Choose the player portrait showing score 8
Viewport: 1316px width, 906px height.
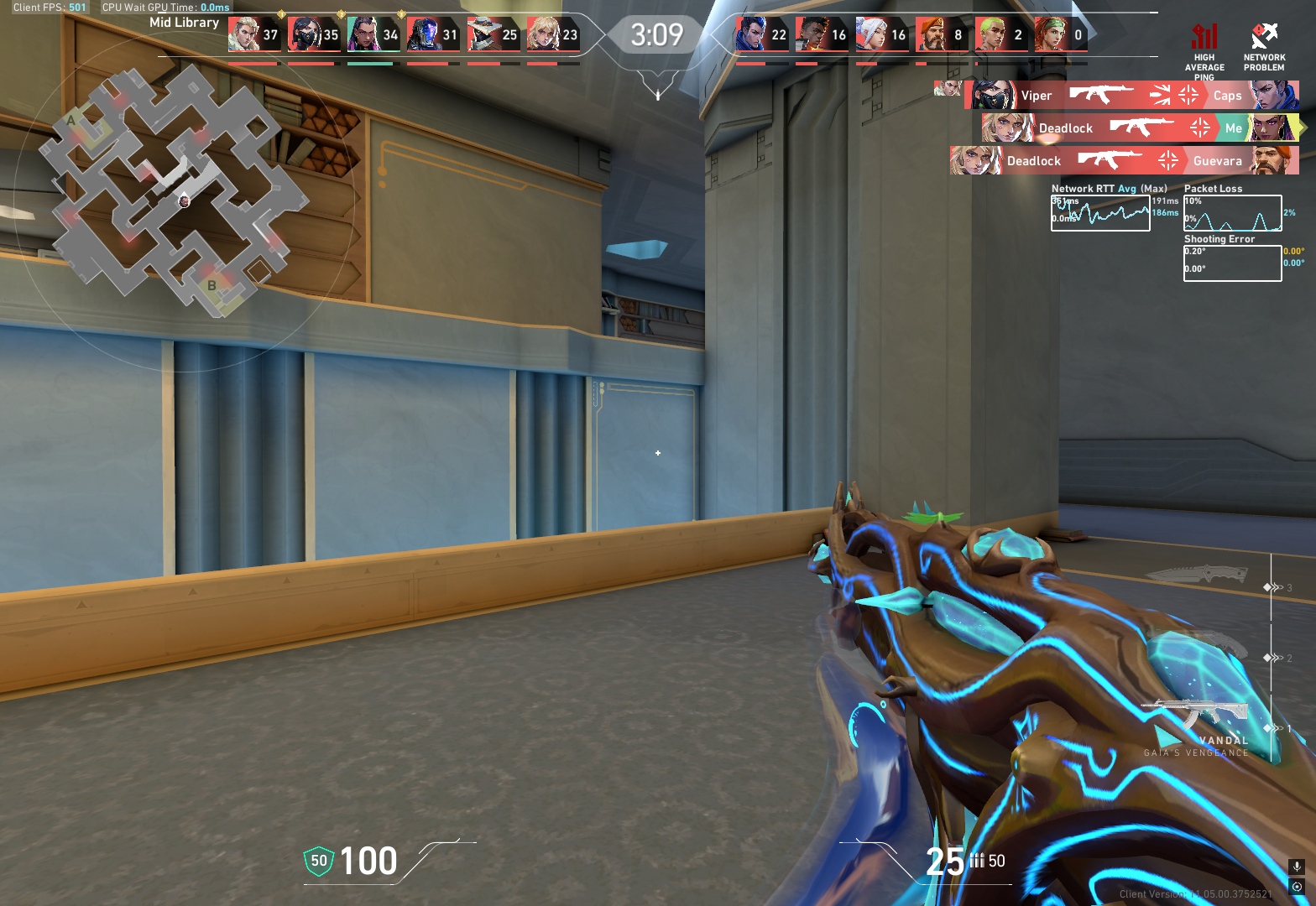click(x=930, y=35)
